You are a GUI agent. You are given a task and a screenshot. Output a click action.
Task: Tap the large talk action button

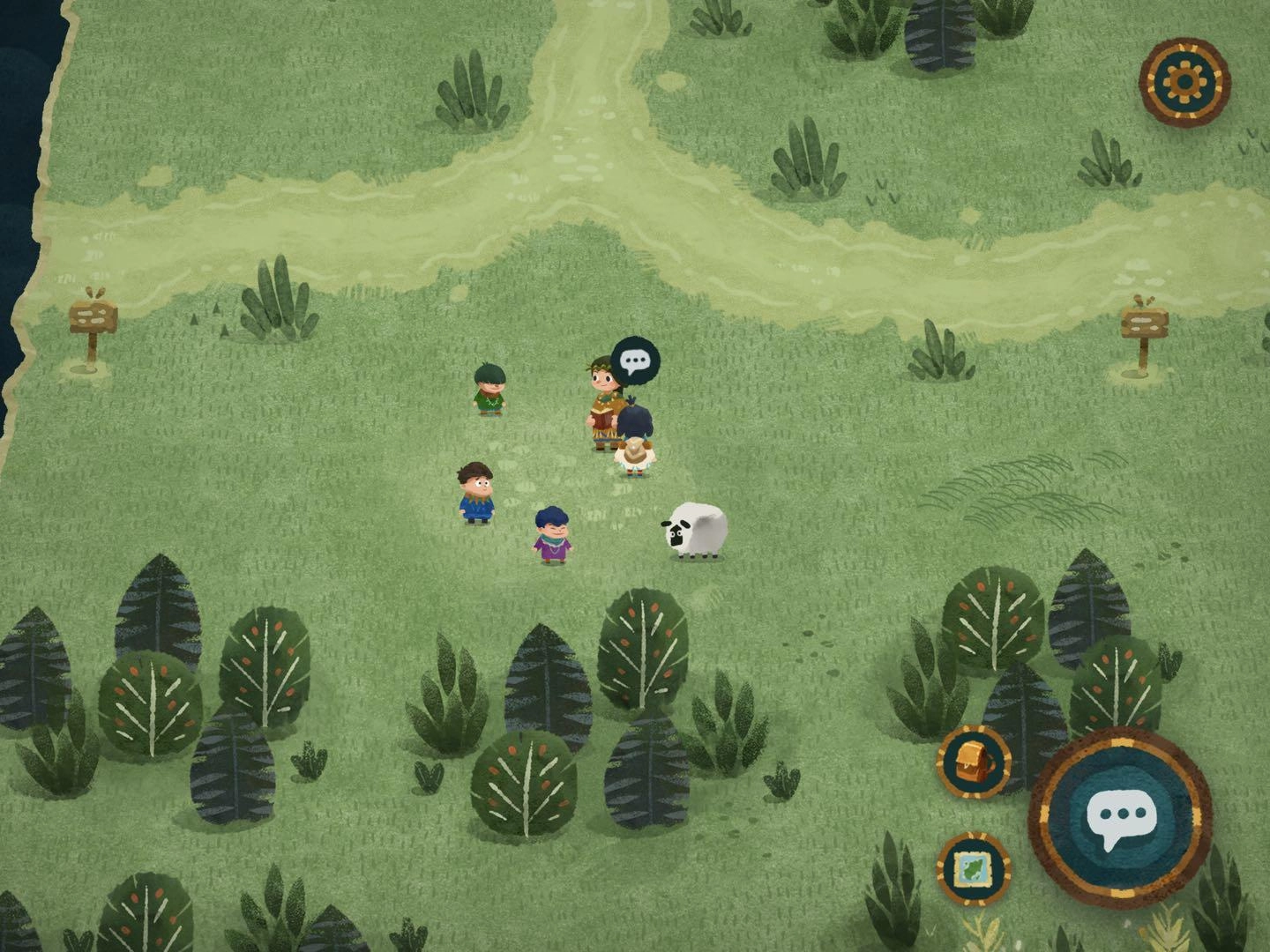coord(1119,818)
